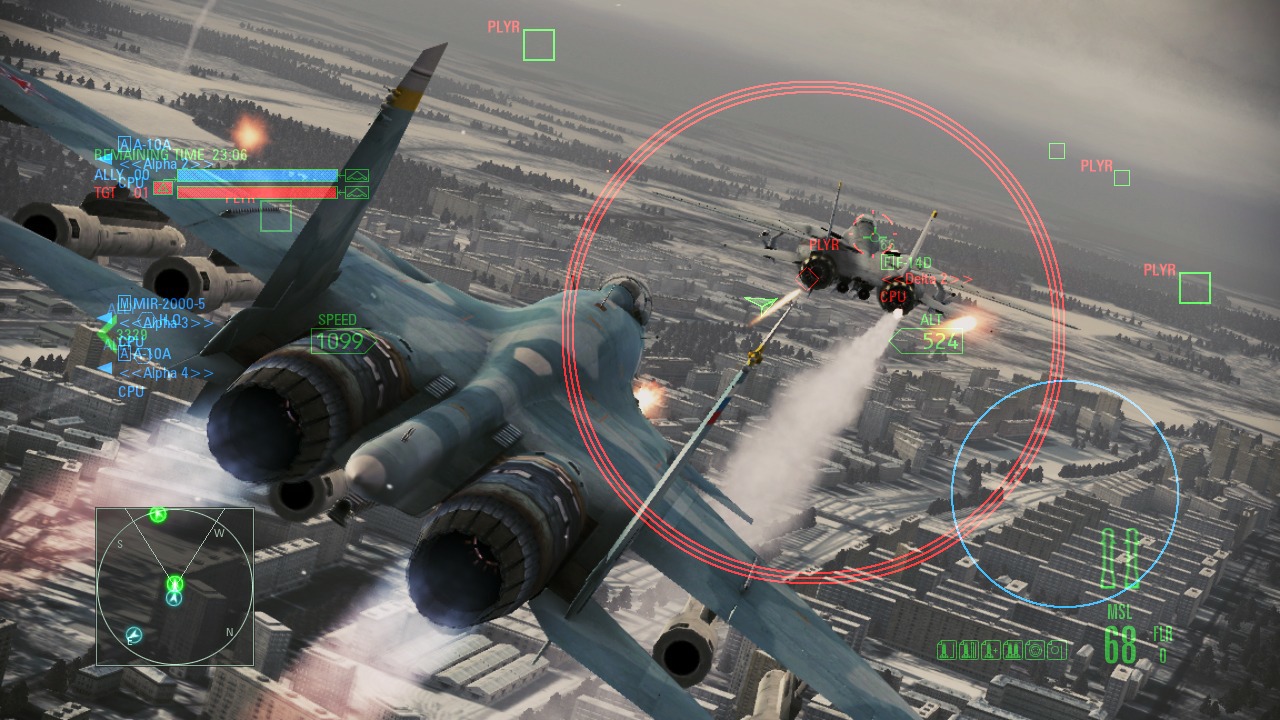Select the plus-marked special missile icon

991,650
